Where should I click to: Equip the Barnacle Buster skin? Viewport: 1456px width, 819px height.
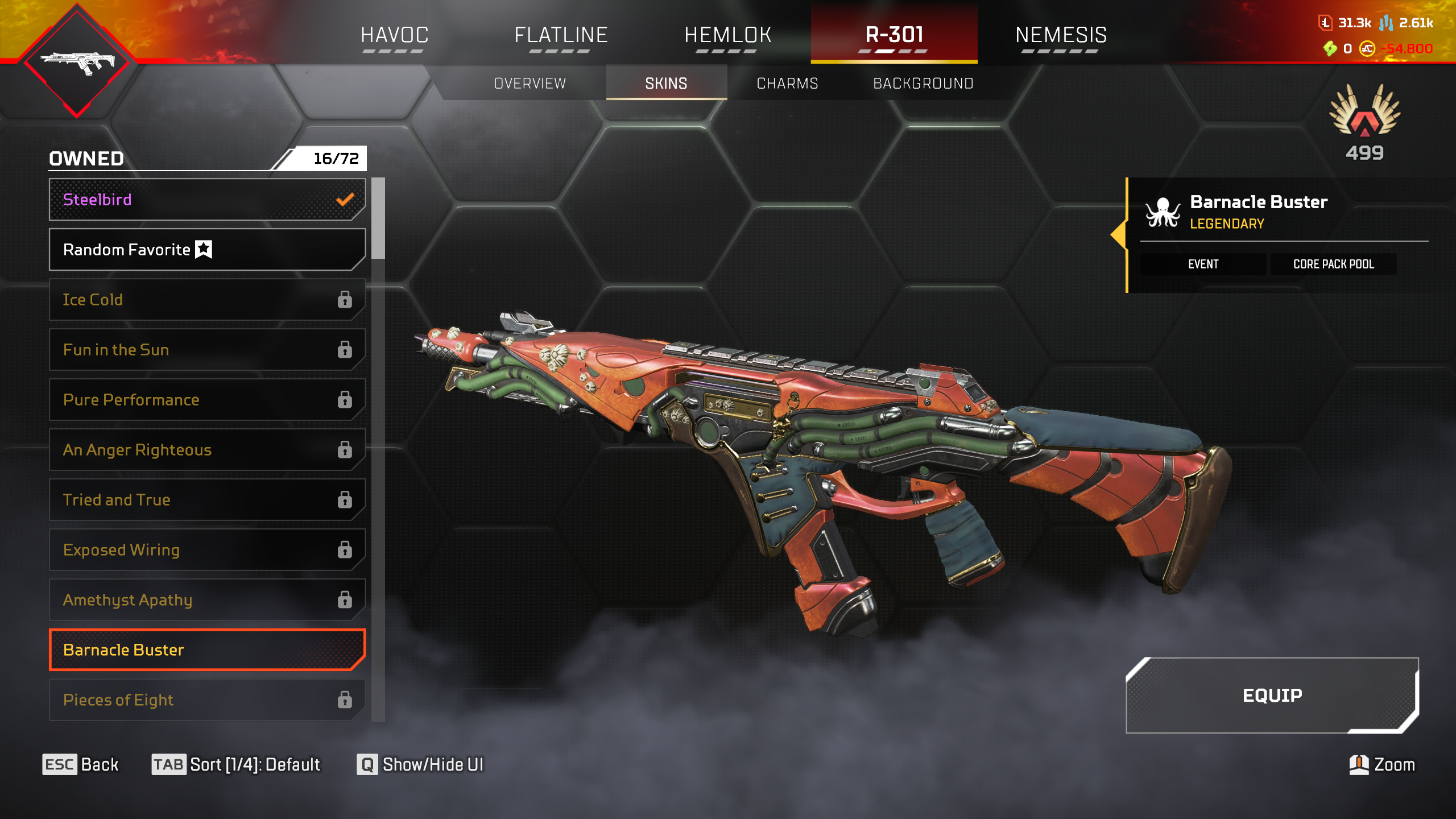[x=1272, y=695]
